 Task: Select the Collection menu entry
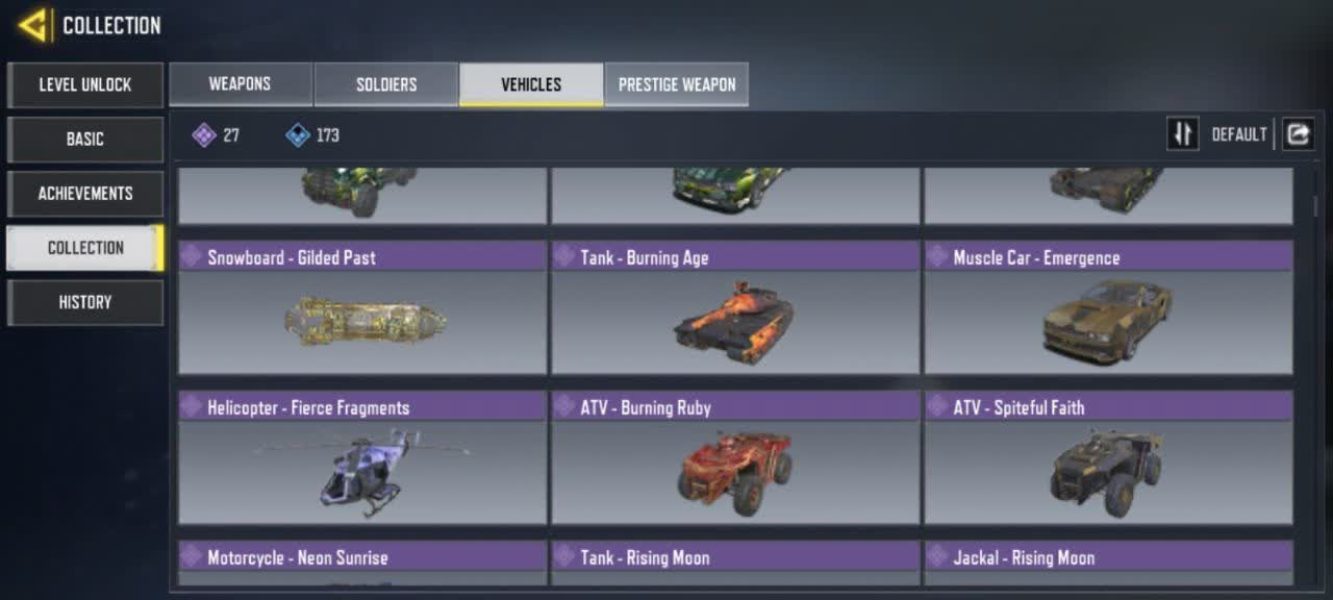coord(85,248)
